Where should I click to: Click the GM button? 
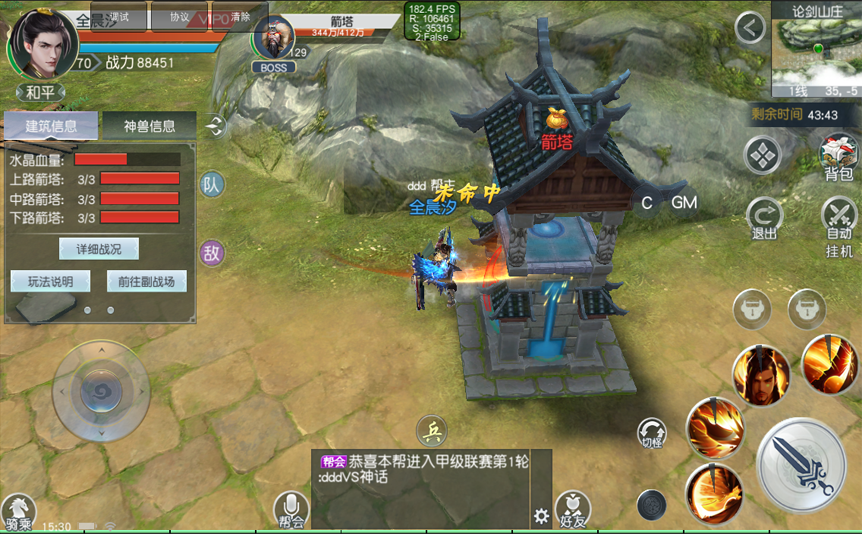coord(684,203)
